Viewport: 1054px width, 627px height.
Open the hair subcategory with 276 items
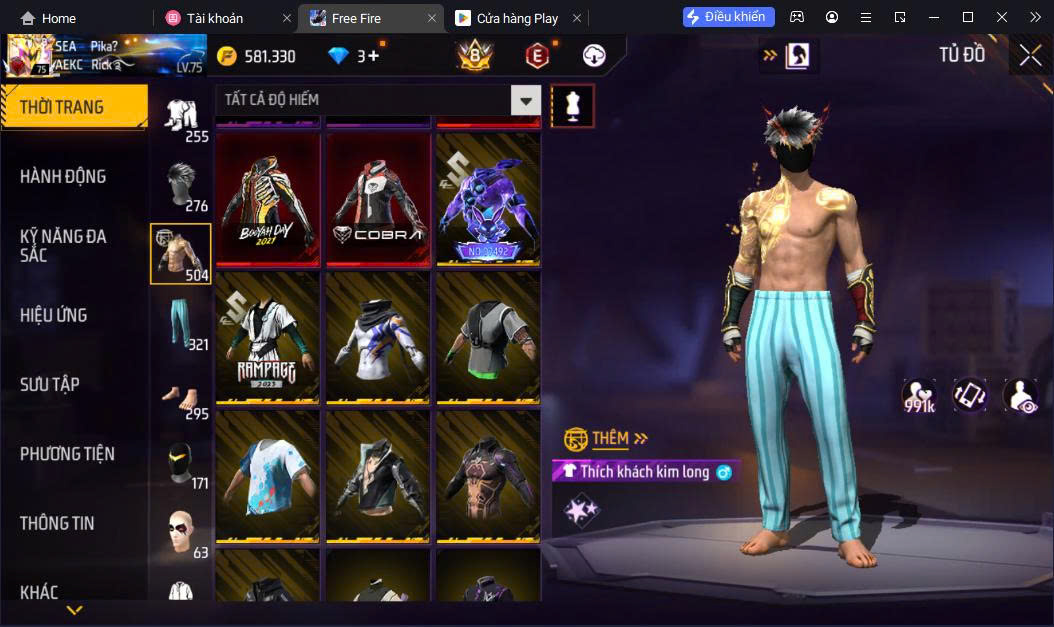tap(181, 185)
